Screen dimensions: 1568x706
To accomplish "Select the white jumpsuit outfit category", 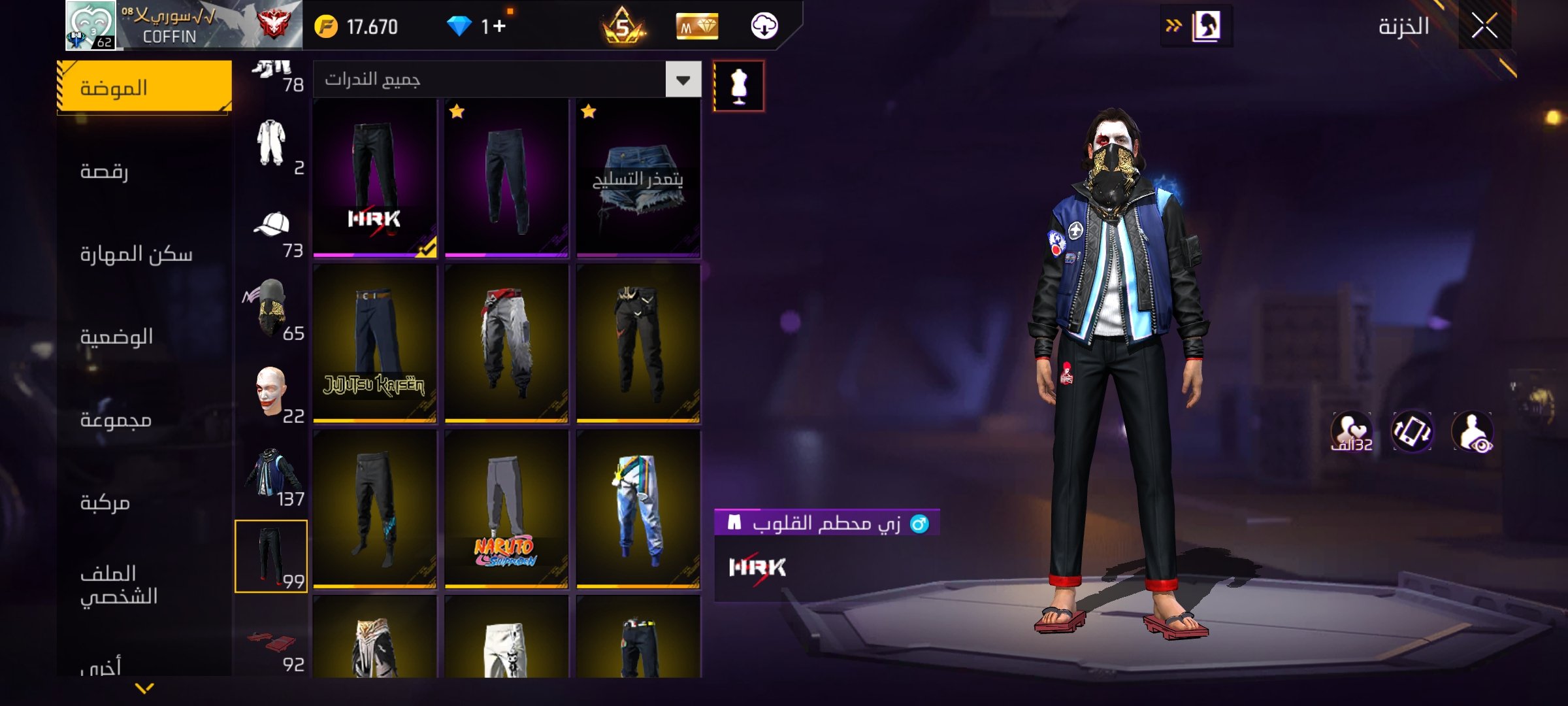I will pyautogui.click(x=272, y=144).
